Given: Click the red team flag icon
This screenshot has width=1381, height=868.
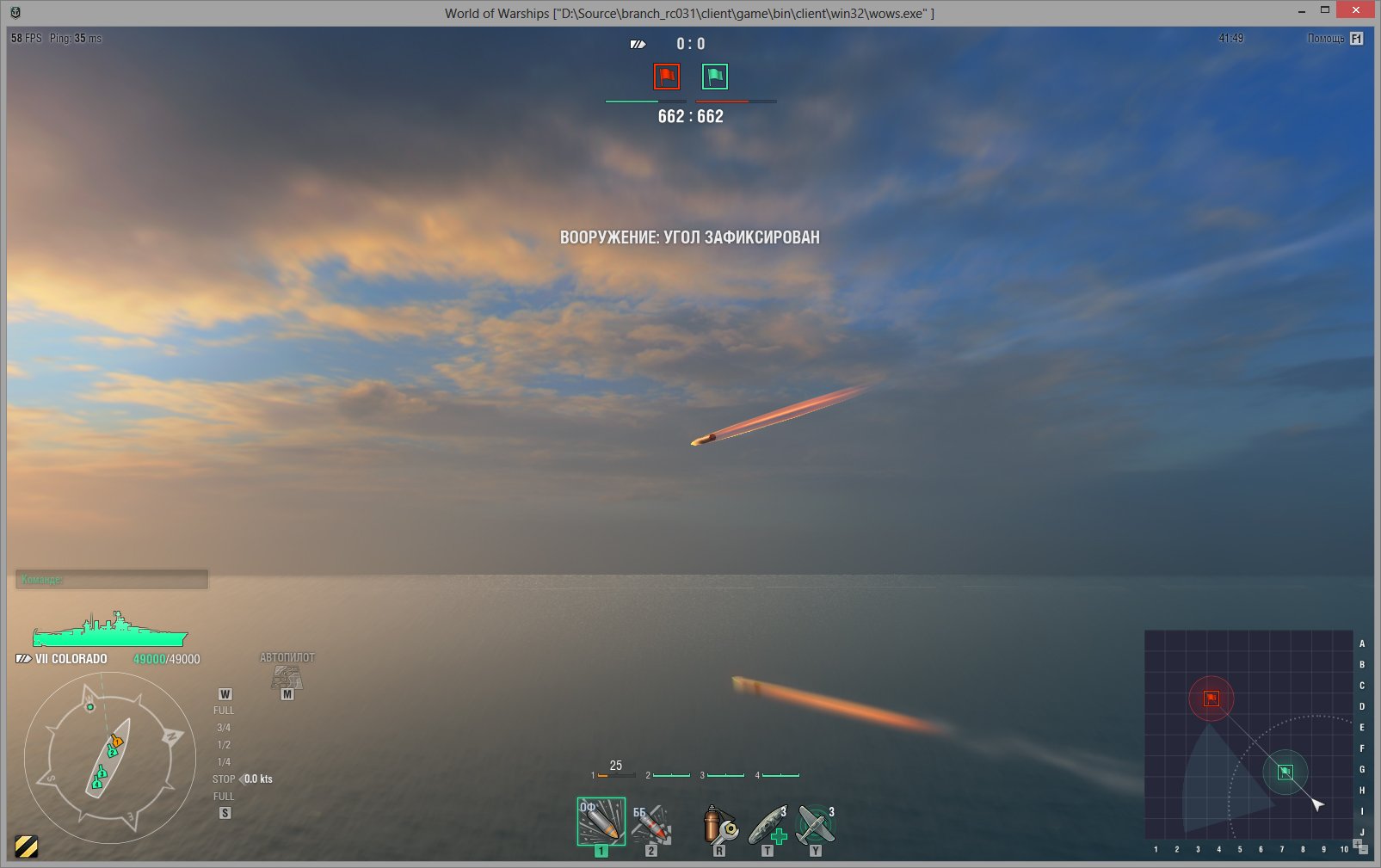Looking at the screenshot, I should click(665, 76).
